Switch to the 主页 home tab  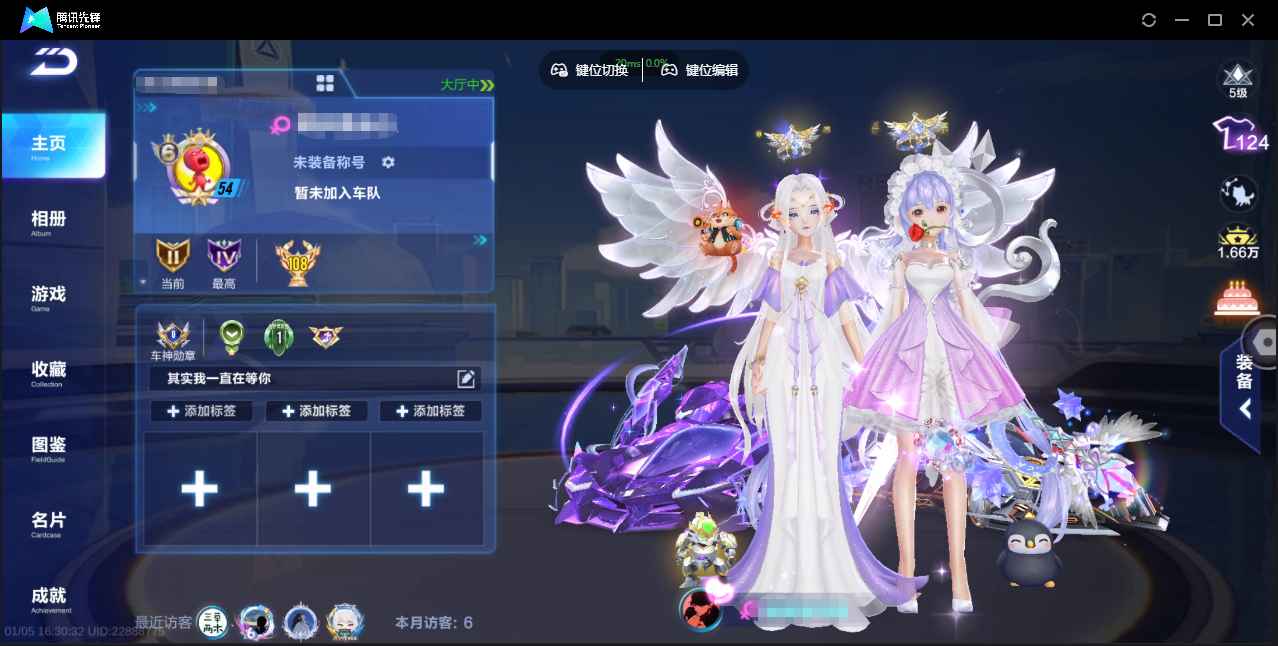point(50,146)
